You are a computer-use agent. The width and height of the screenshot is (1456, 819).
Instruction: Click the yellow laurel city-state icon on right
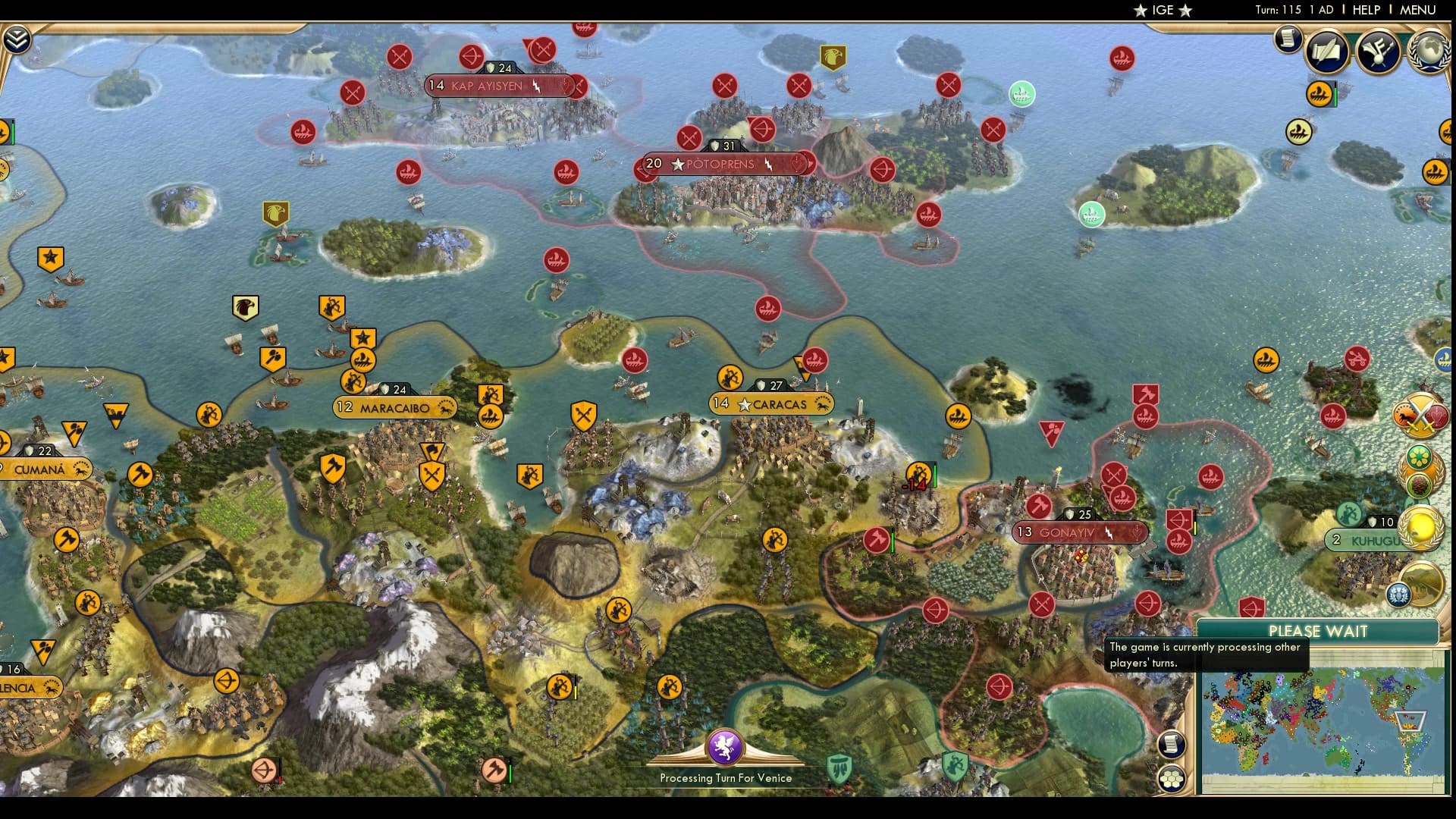(1420, 526)
